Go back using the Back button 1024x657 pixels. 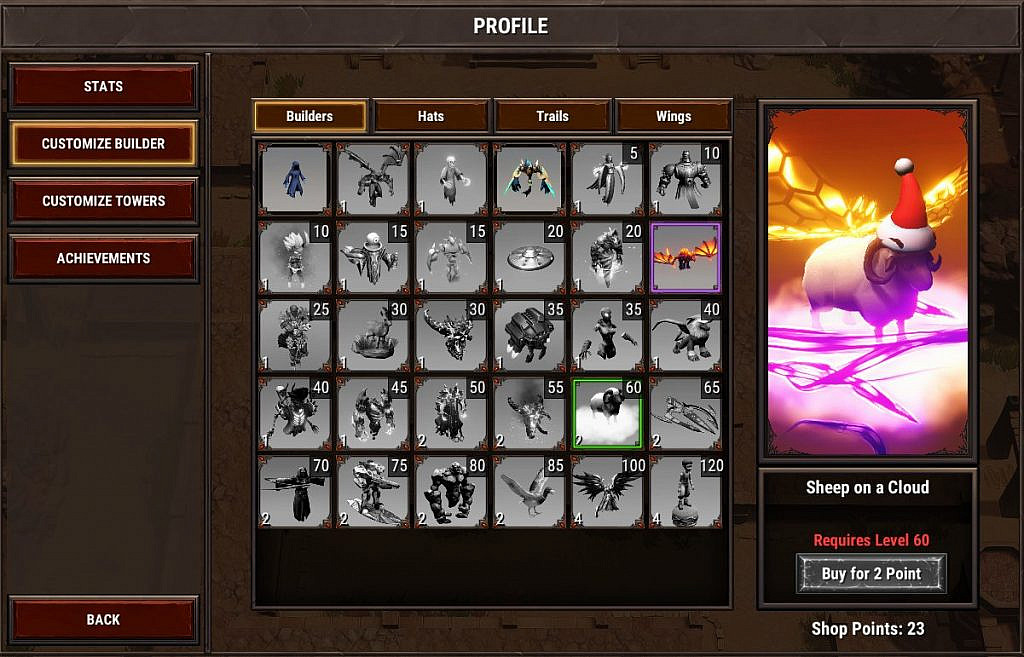(103, 620)
